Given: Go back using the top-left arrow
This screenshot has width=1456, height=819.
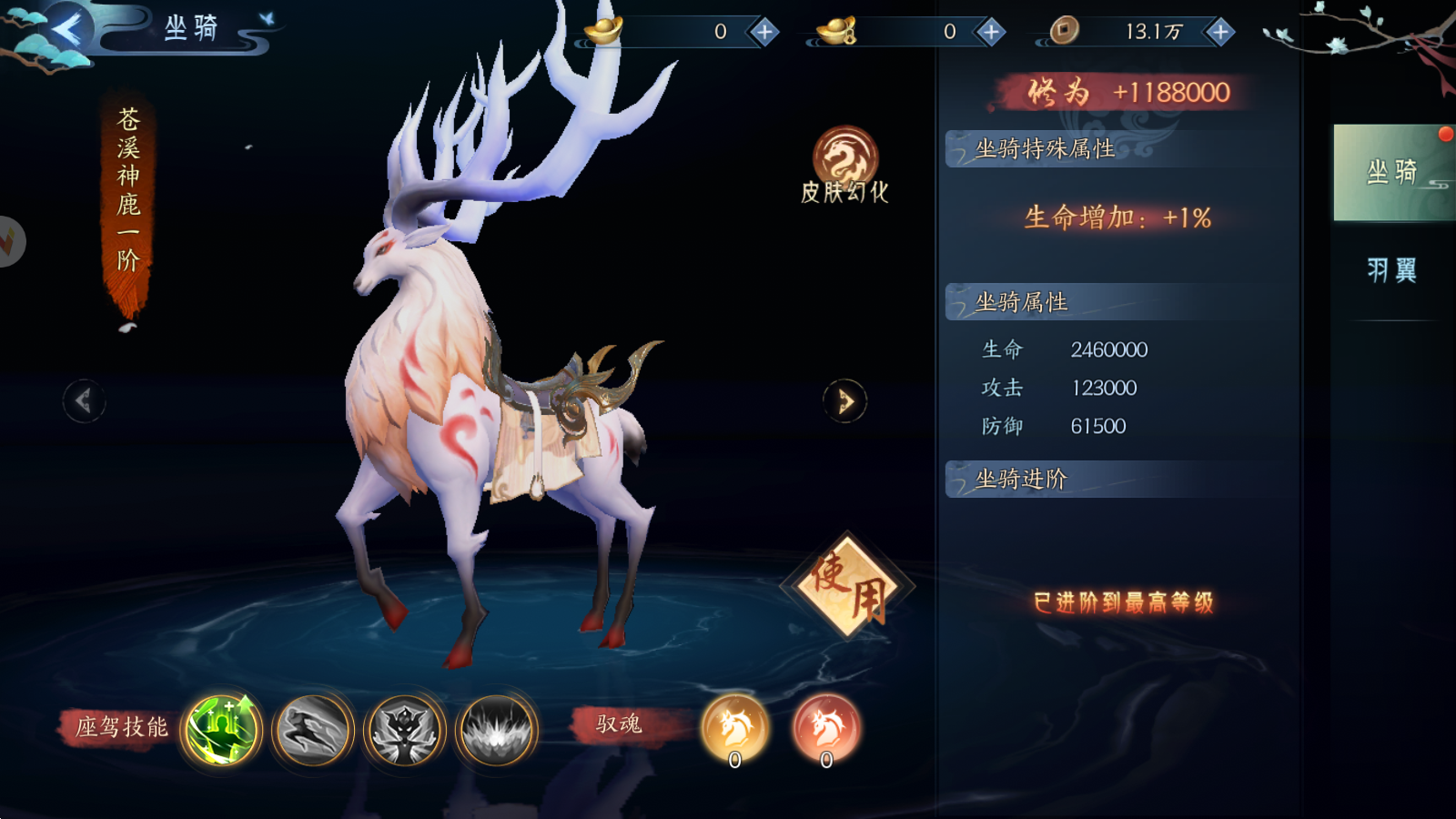Looking at the screenshot, I should (66, 30).
